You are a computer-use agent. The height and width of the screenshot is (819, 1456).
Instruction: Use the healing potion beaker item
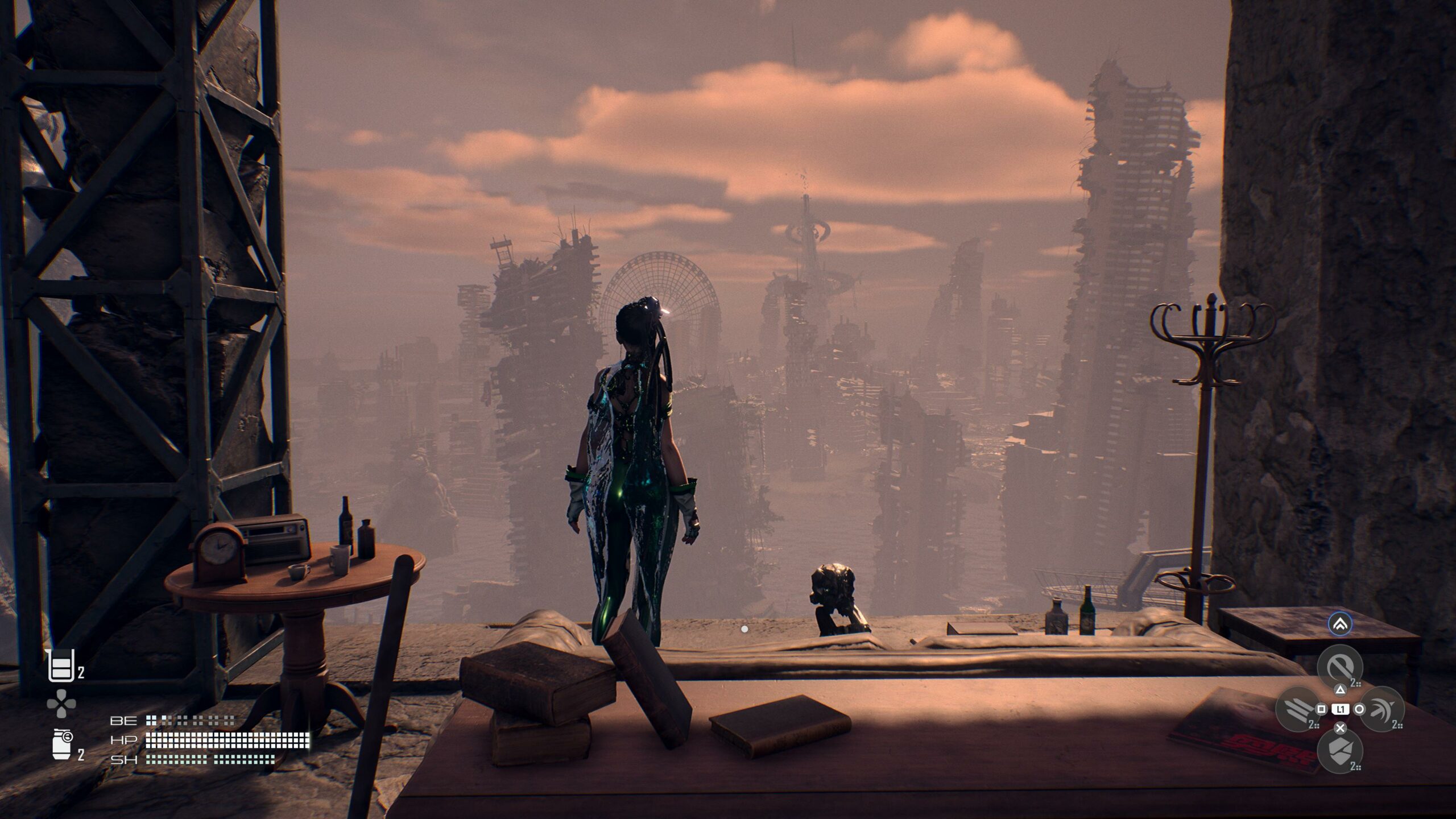pyautogui.click(x=60, y=666)
